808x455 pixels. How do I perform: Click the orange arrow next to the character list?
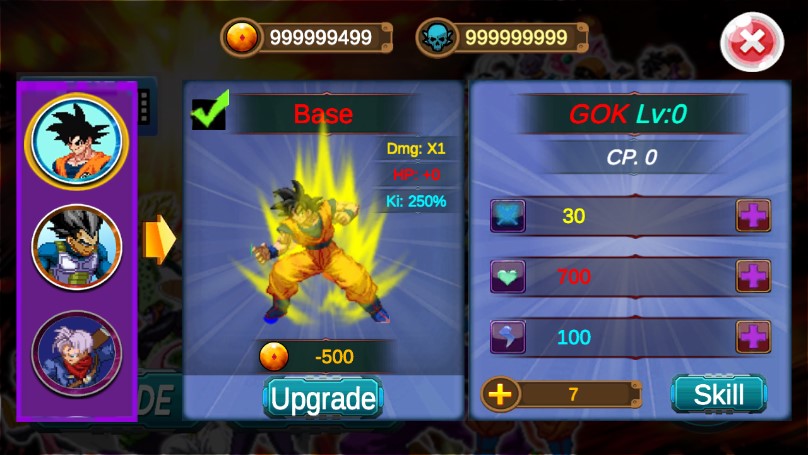tap(159, 240)
